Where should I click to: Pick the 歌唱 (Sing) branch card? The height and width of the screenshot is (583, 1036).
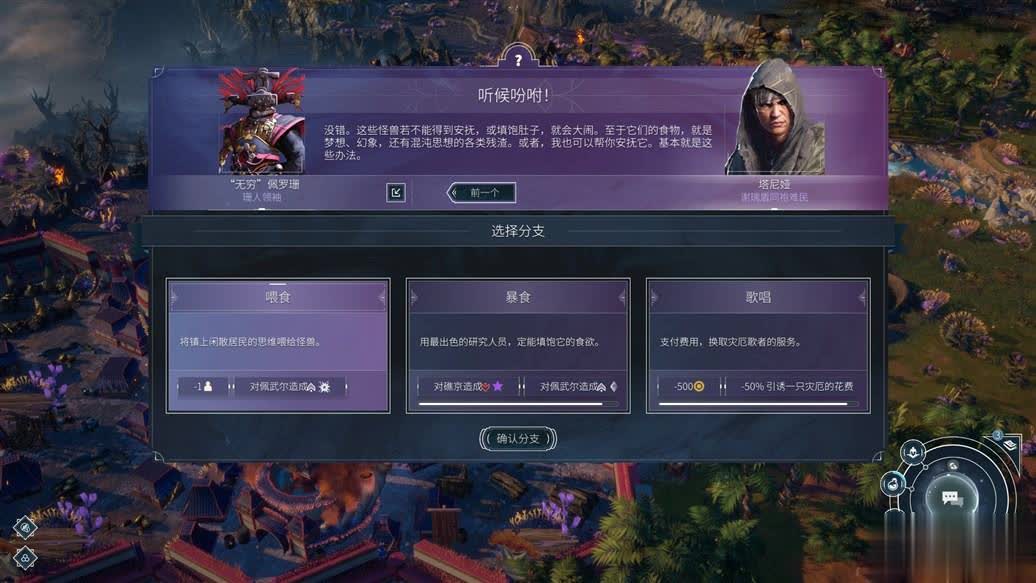(758, 343)
